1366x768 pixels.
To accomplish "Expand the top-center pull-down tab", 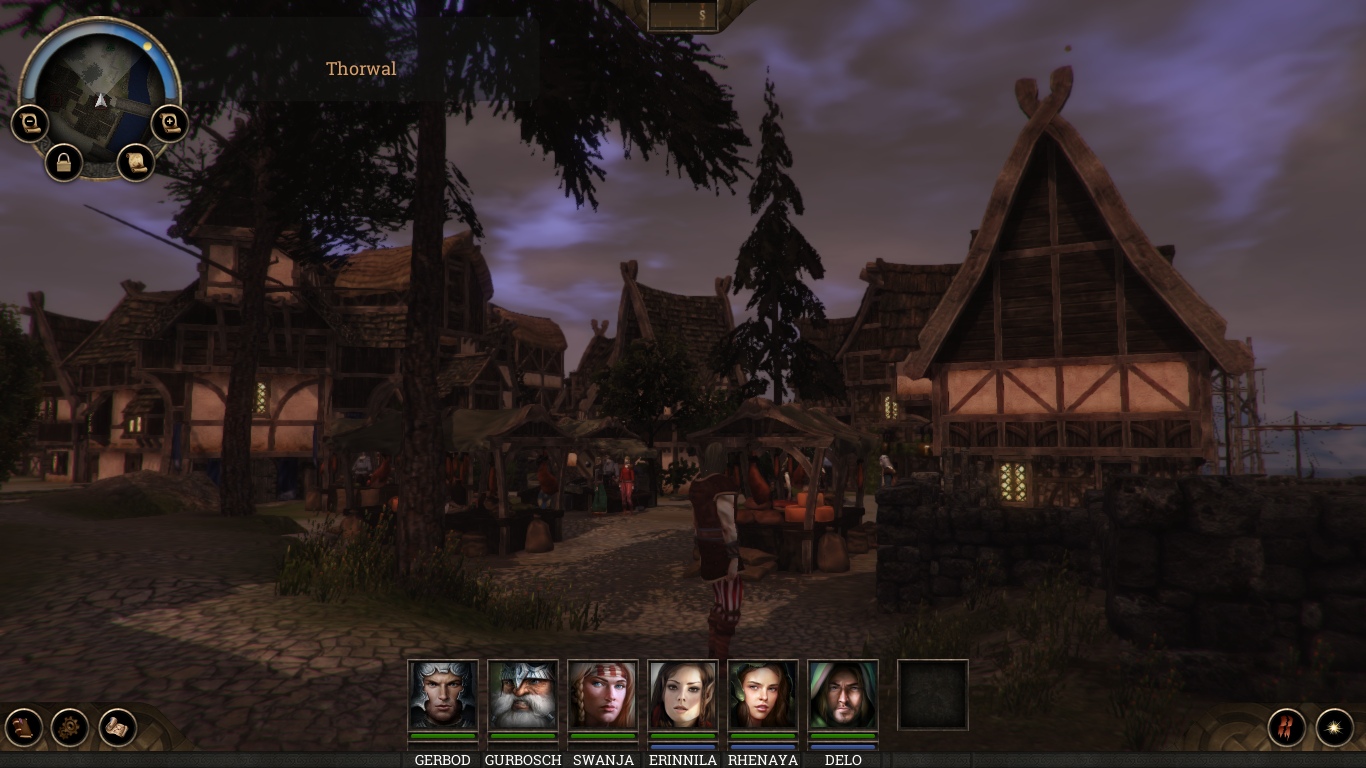I will click(683, 15).
